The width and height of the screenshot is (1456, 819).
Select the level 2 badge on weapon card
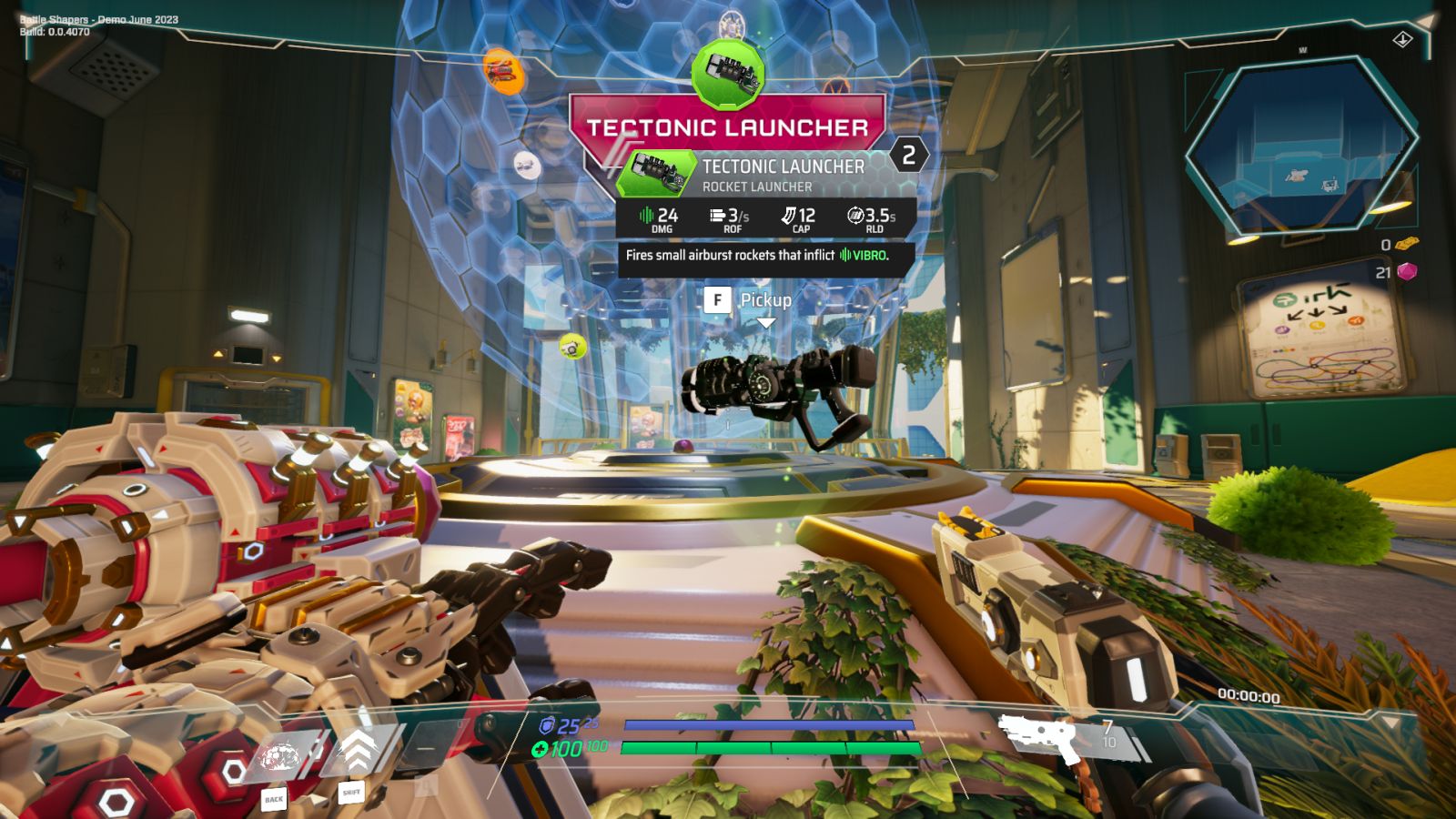[908, 156]
